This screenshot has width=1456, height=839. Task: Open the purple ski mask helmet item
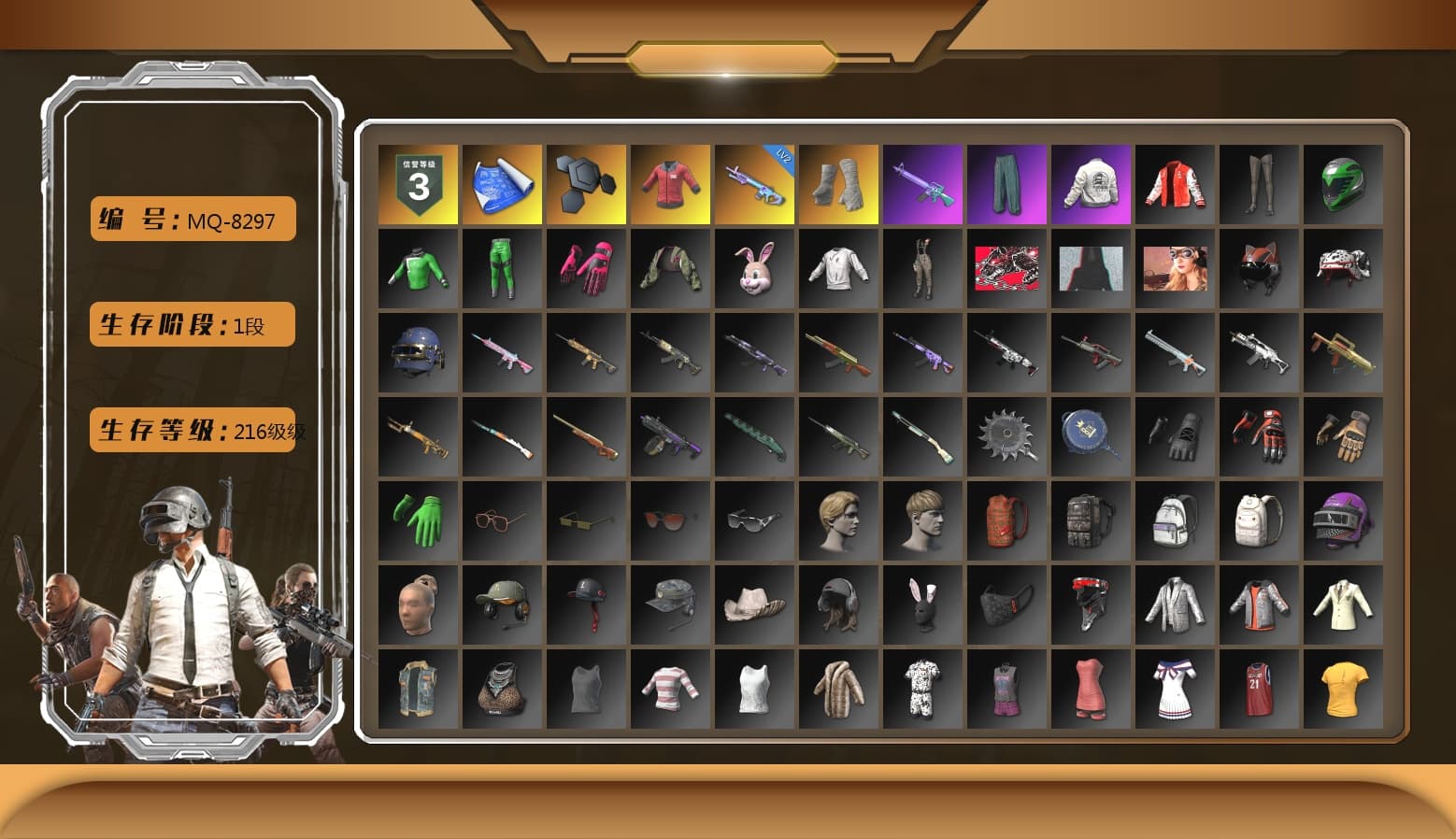pyautogui.click(x=1343, y=520)
